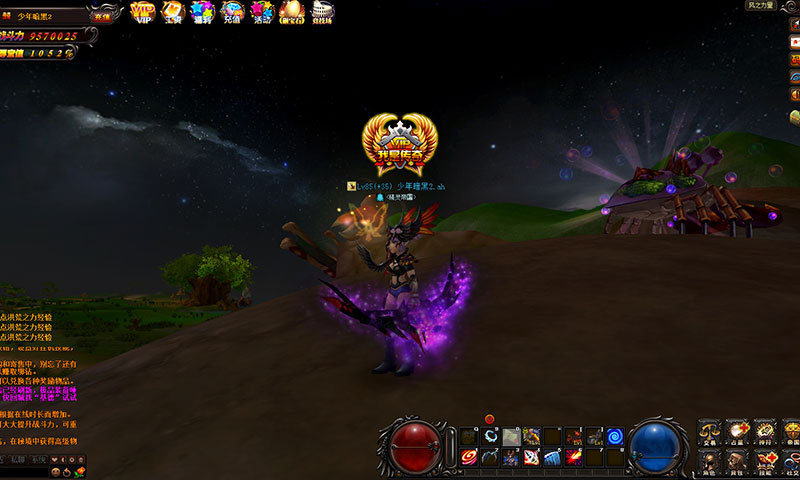The width and height of the screenshot is (800, 480).
Task: Open the 活动 events icon
Action: 261,12
